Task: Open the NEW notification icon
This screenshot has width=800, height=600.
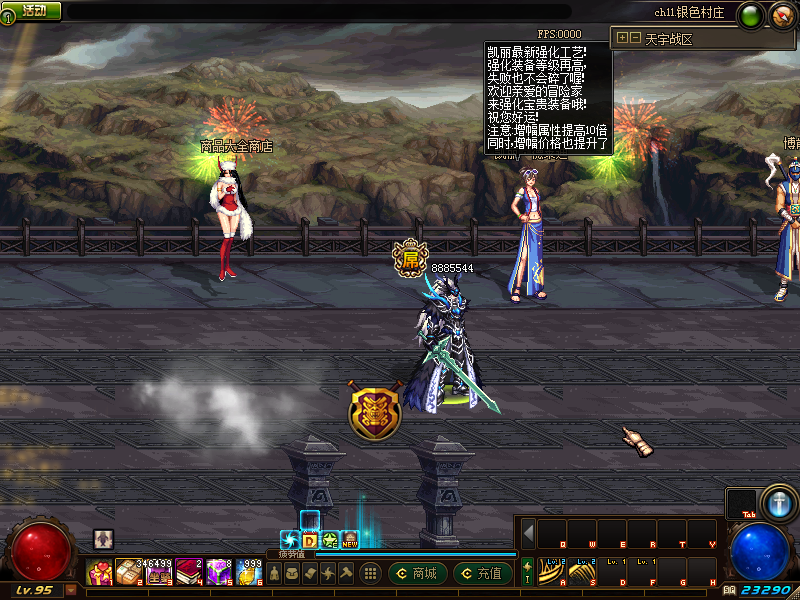Action: coord(350,541)
